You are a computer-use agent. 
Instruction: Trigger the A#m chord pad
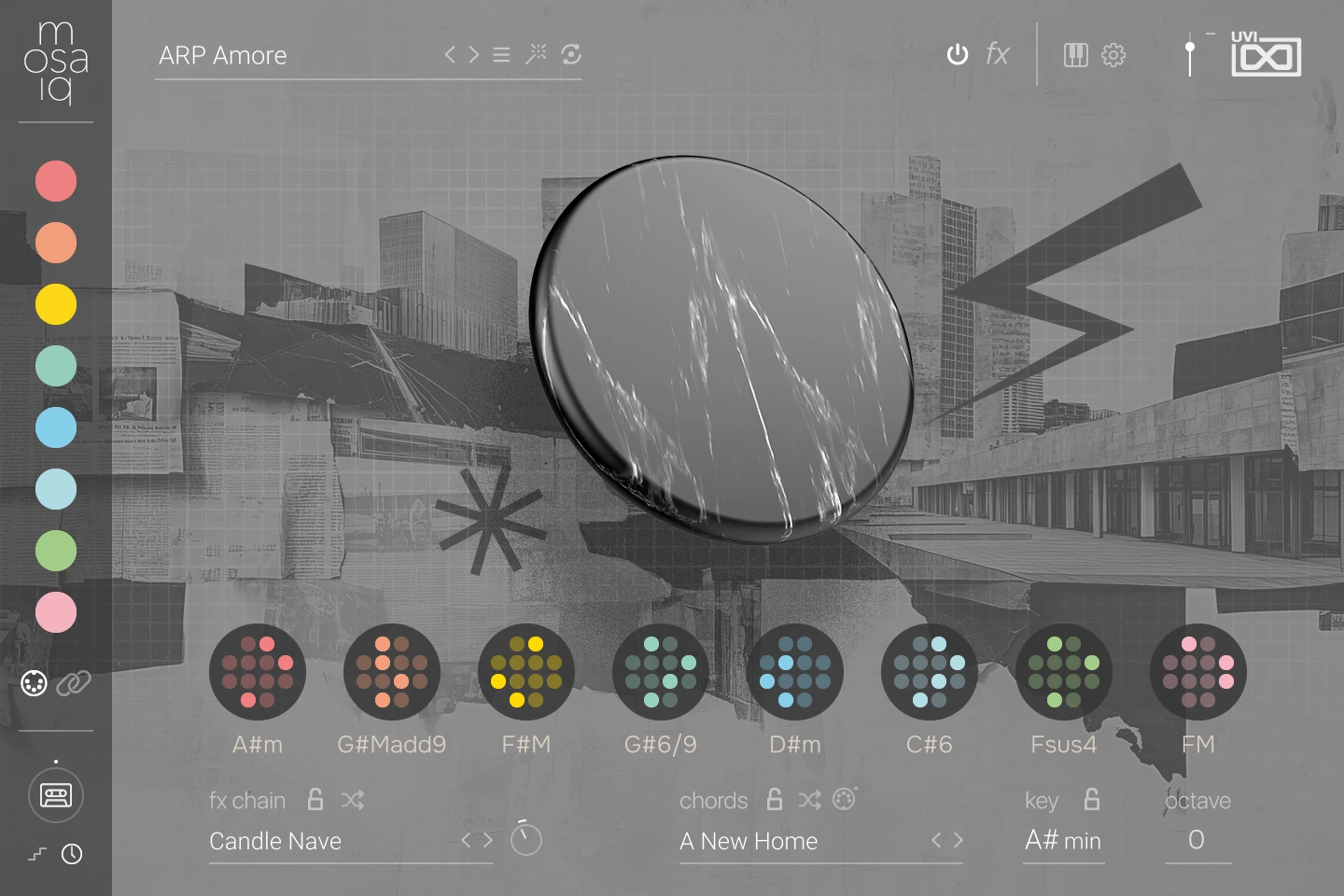coord(258,672)
